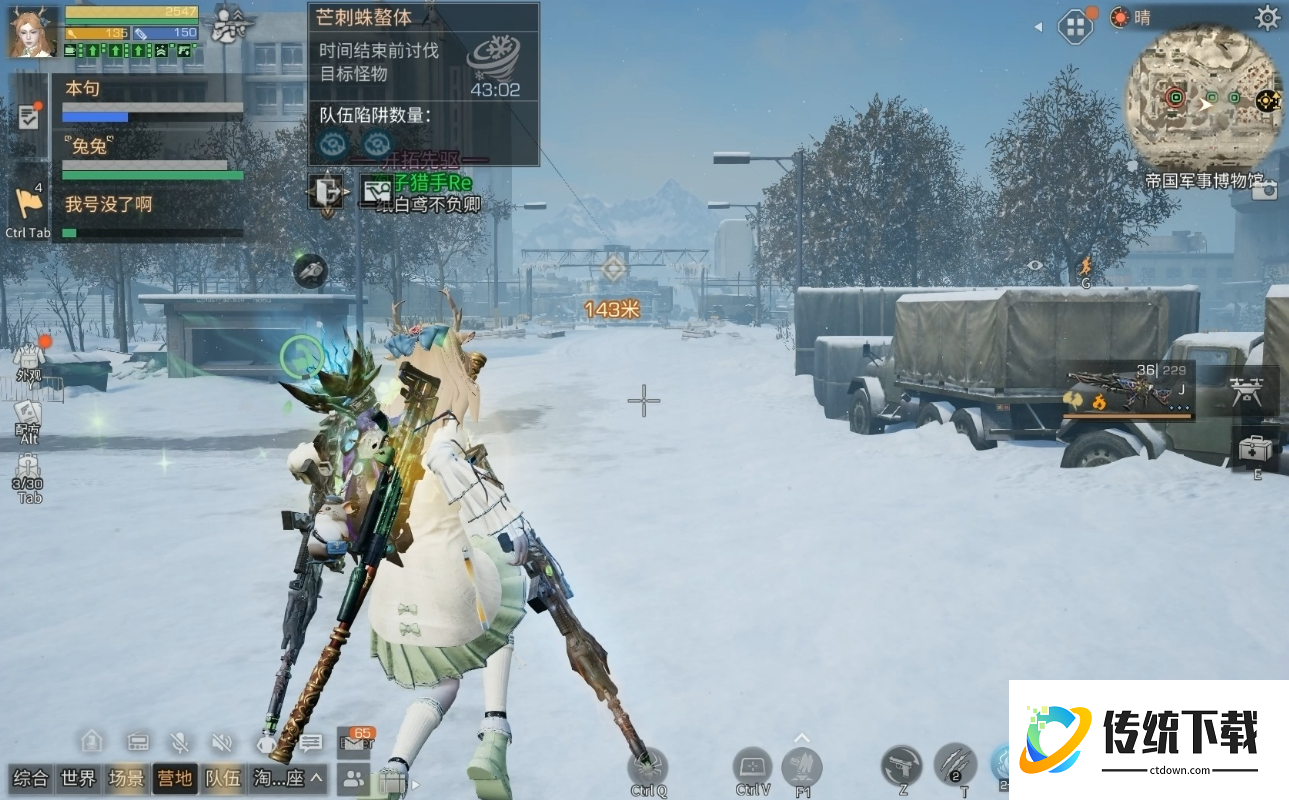This screenshot has width=1289, height=800.
Task: Open the backpack 3/30 inventory icon
Action: [27, 473]
